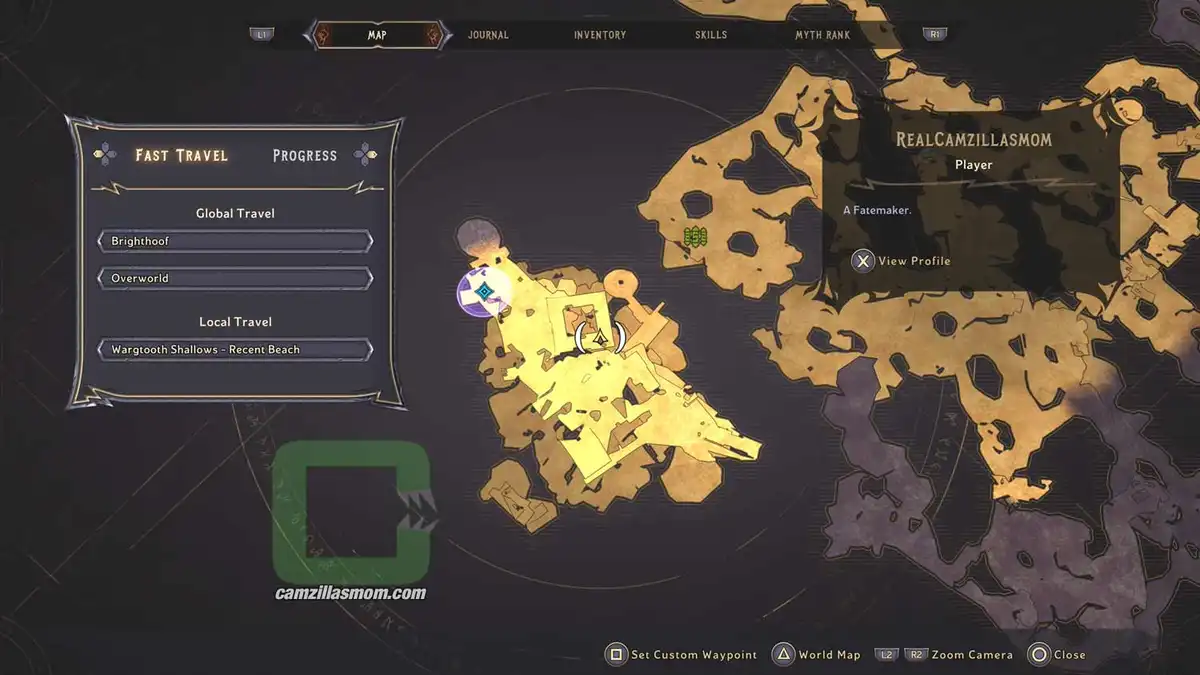Open the camzillasmom.com watermark link
This screenshot has width=1200, height=675.
(x=350, y=593)
